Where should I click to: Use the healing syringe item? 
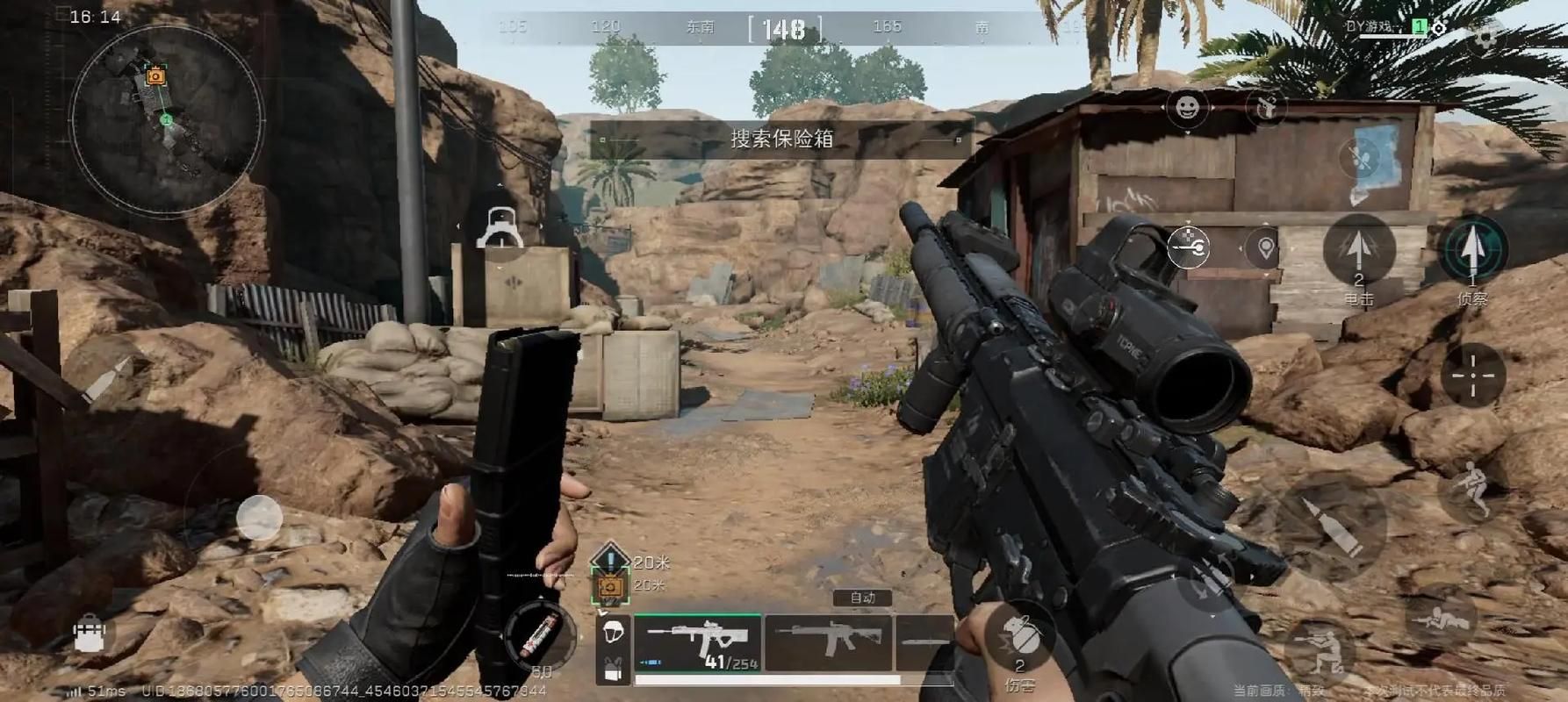(x=539, y=636)
